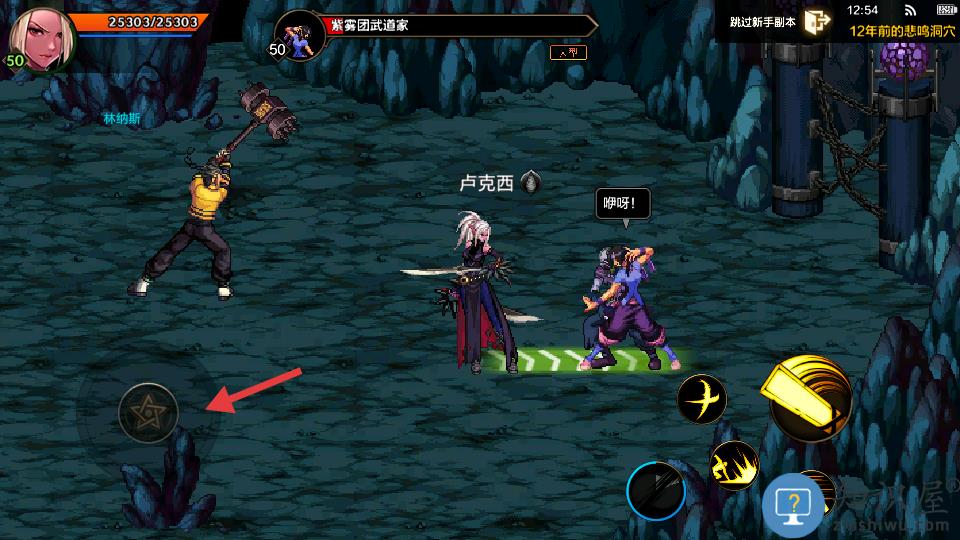Tap the star virtual joystick knob
Image resolution: width=960 pixels, height=540 pixels.
click(x=148, y=412)
